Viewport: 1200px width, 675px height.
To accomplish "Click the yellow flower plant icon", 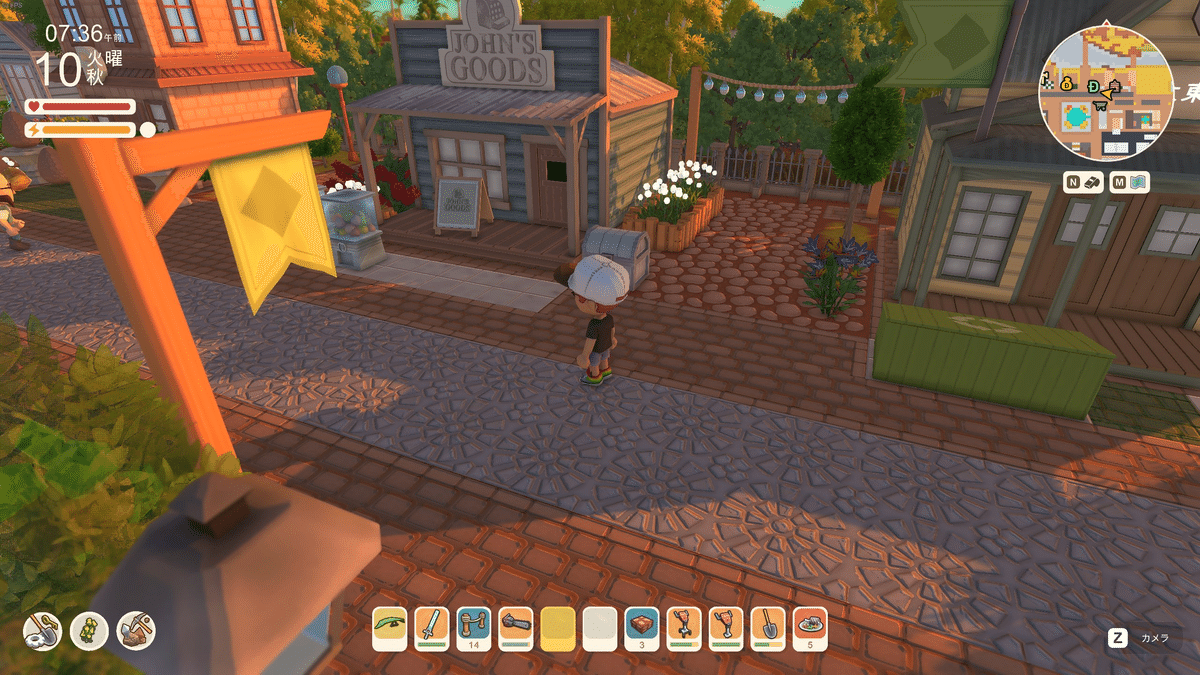I will point(89,630).
